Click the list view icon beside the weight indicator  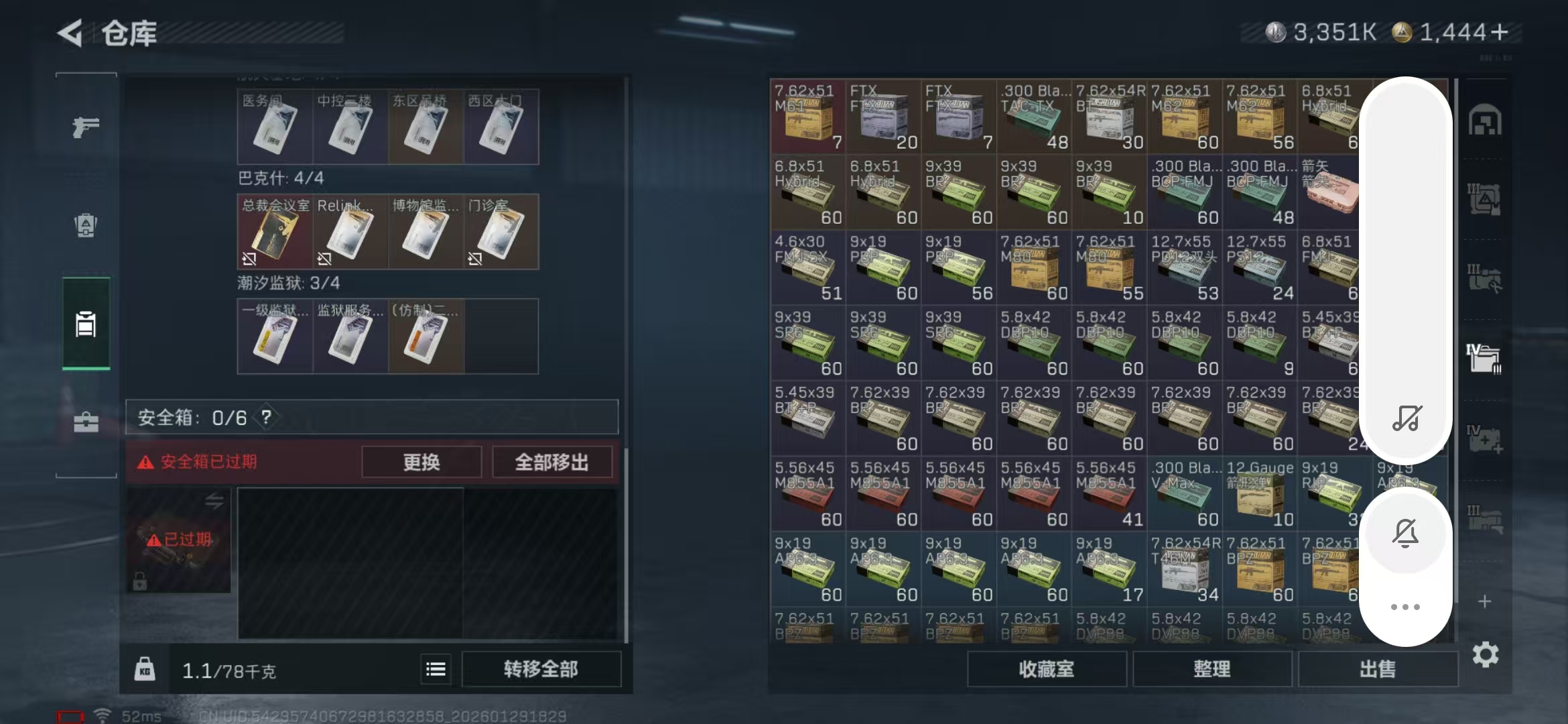pyautogui.click(x=435, y=669)
